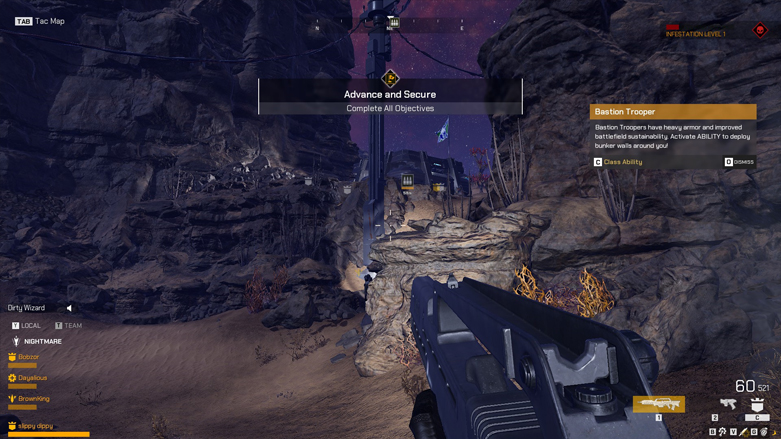Click the compass bar objective marker
Viewport: 781px width, 439px height.
pyautogui.click(x=394, y=22)
